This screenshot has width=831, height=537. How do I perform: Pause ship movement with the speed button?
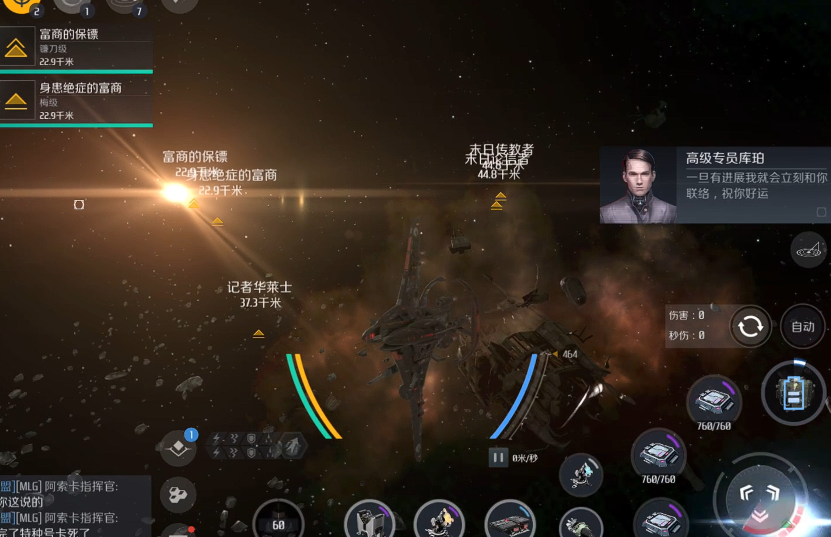(x=498, y=457)
